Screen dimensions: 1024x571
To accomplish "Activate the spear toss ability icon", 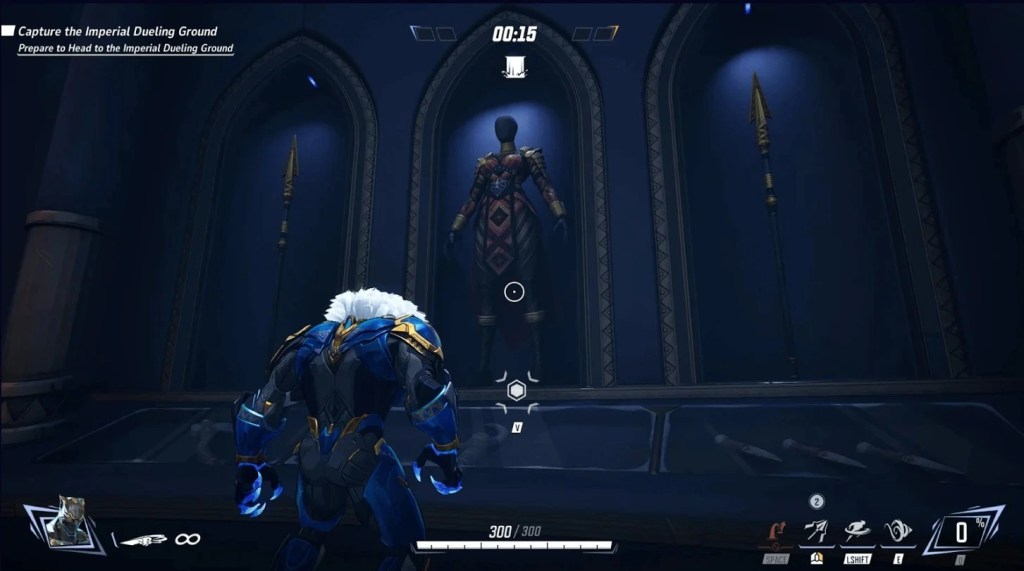I will [817, 532].
